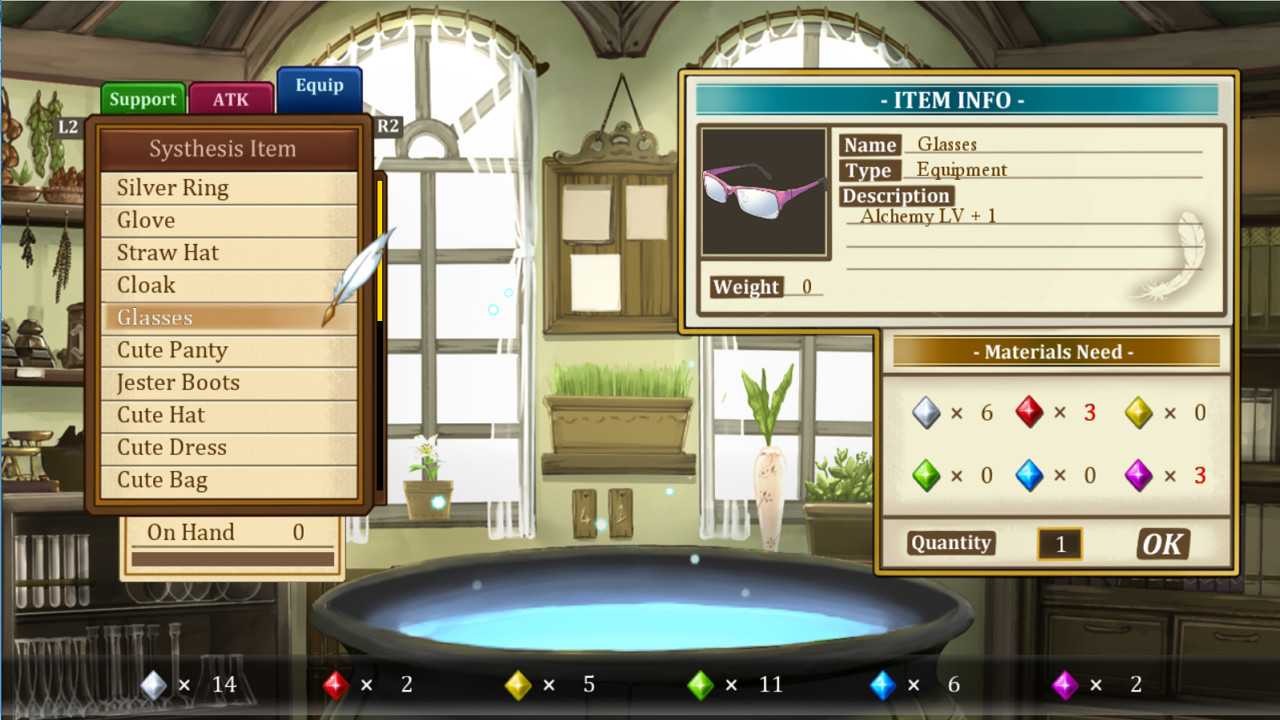The width and height of the screenshot is (1280, 720).
Task: Click the white gem icon under Materials Need
Action: coord(925,412)
